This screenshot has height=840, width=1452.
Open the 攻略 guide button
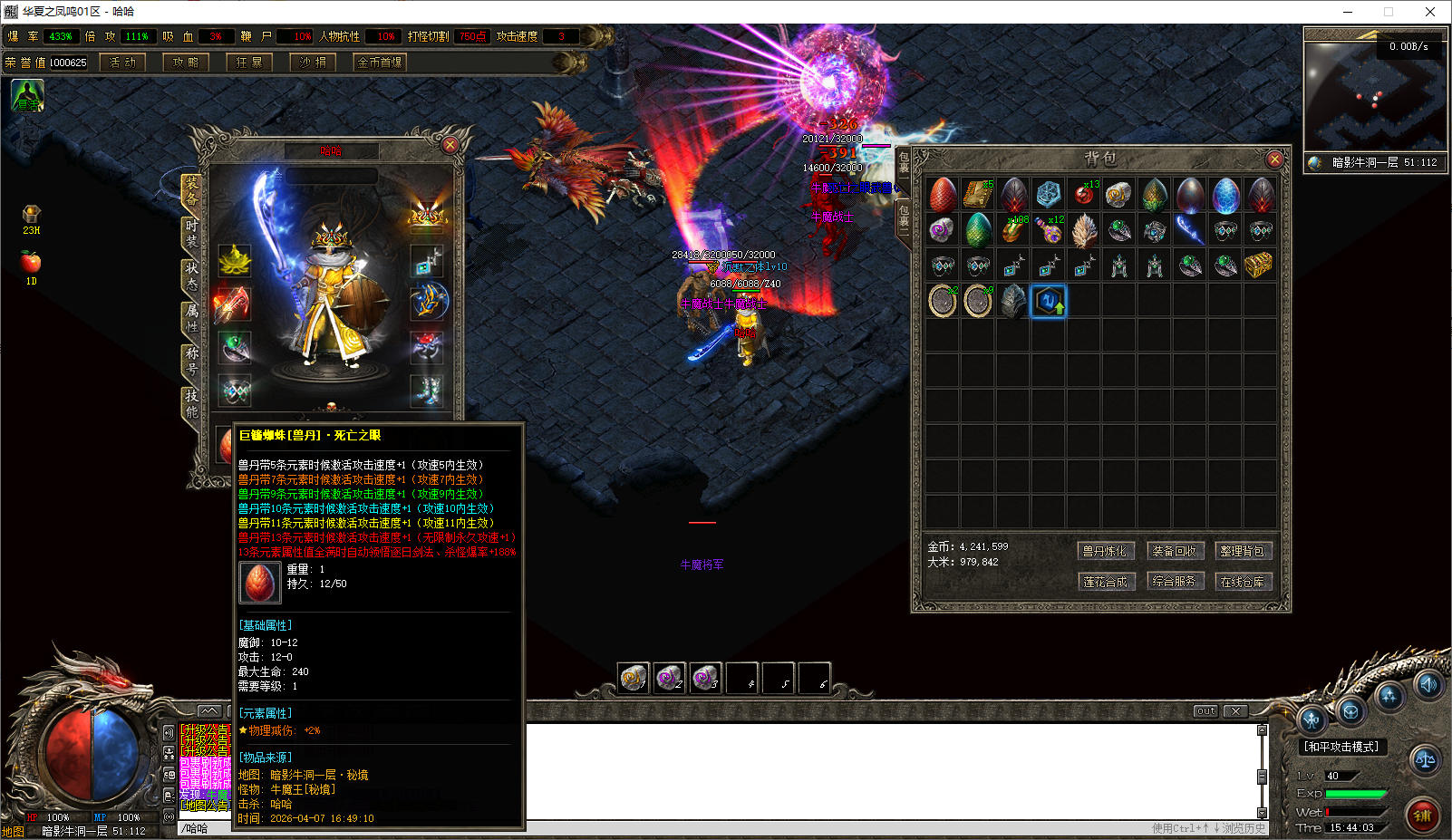click(x=186, y=63)
